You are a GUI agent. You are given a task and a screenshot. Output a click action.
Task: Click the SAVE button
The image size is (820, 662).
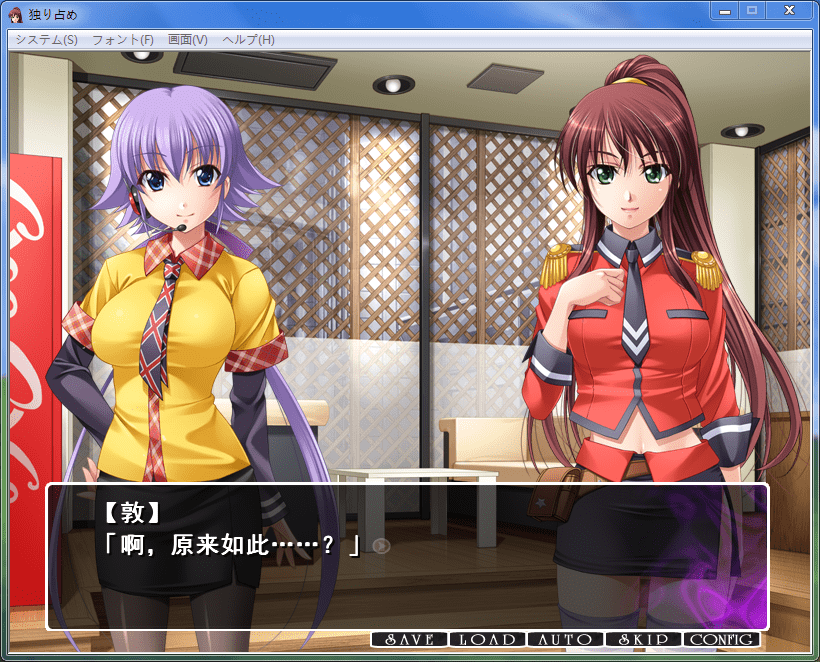click(409, 639)
